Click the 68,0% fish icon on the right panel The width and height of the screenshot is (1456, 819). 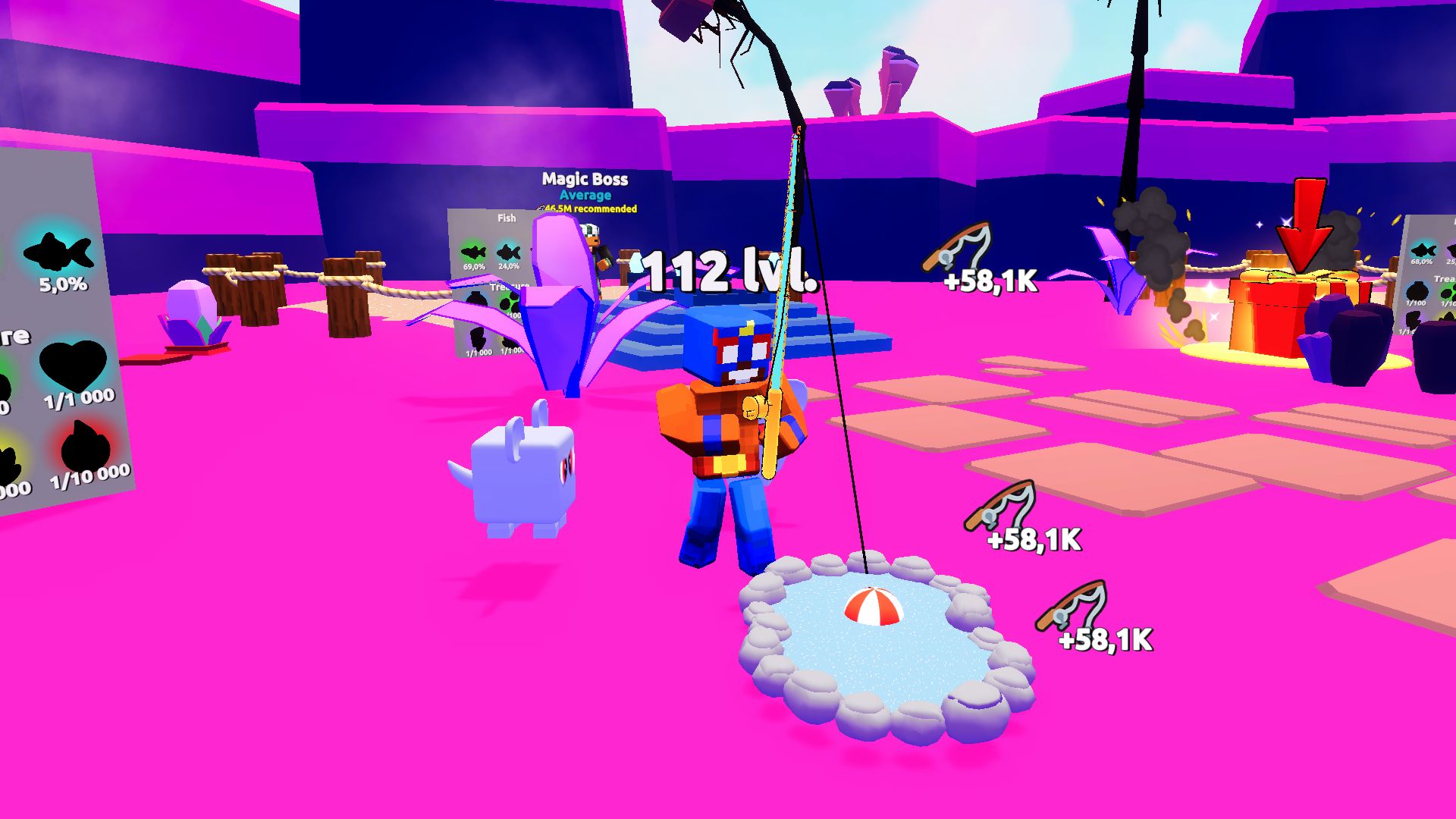pyautogui.click(x=1424, y=250)
